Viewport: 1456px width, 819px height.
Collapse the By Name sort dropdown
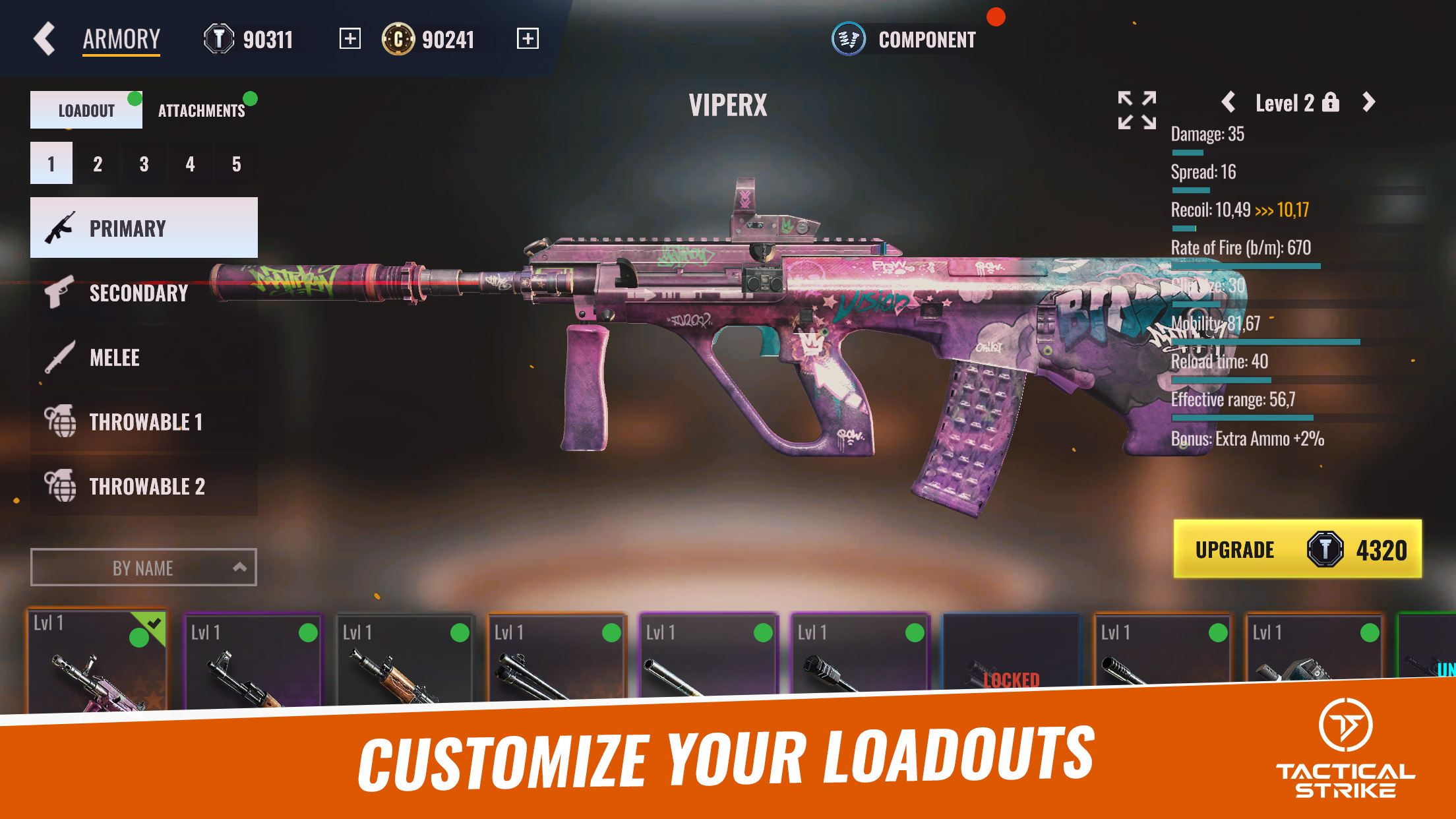[x=239, y=566]
